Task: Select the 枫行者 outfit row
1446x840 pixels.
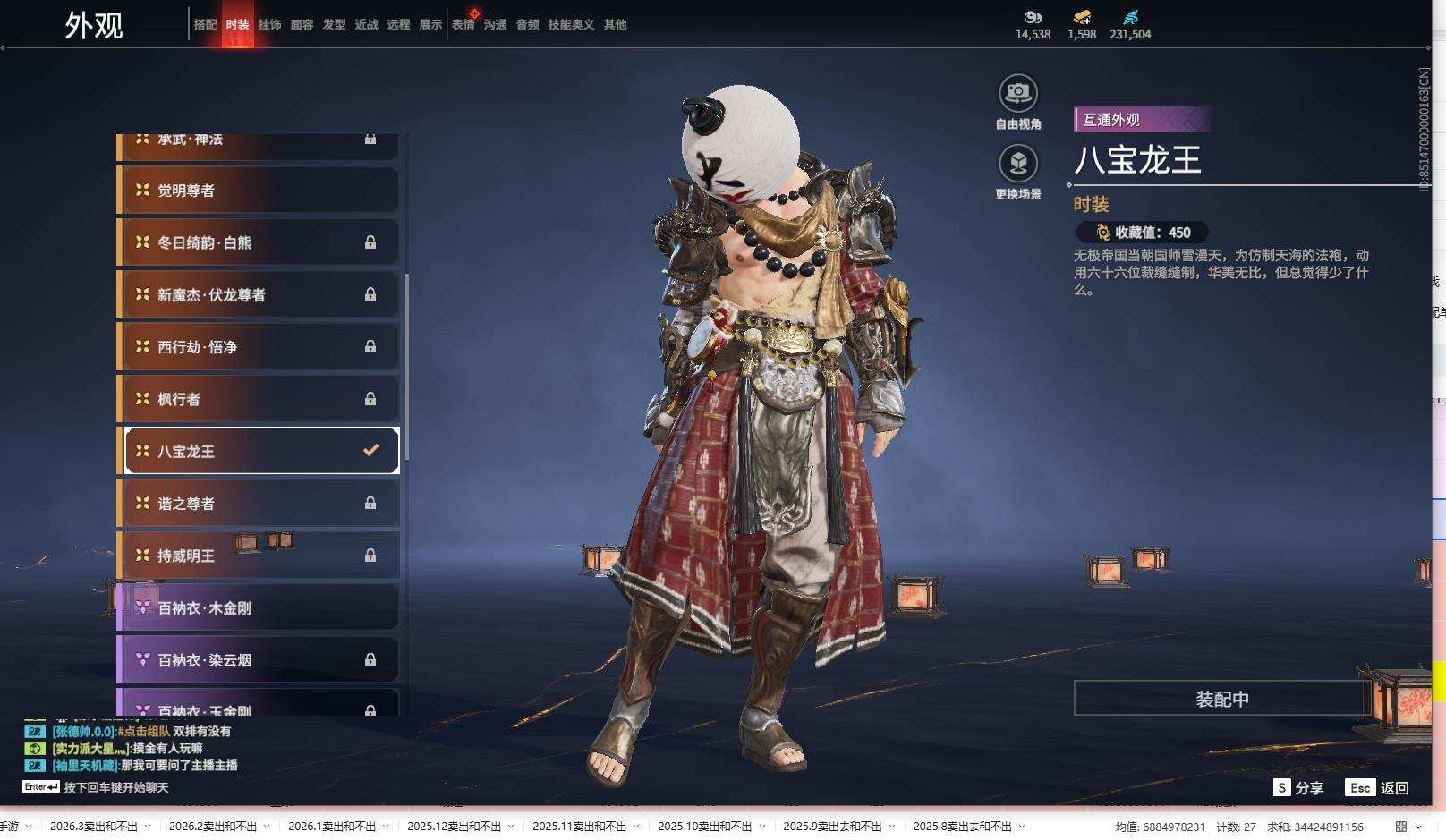Action: point(259,399)
